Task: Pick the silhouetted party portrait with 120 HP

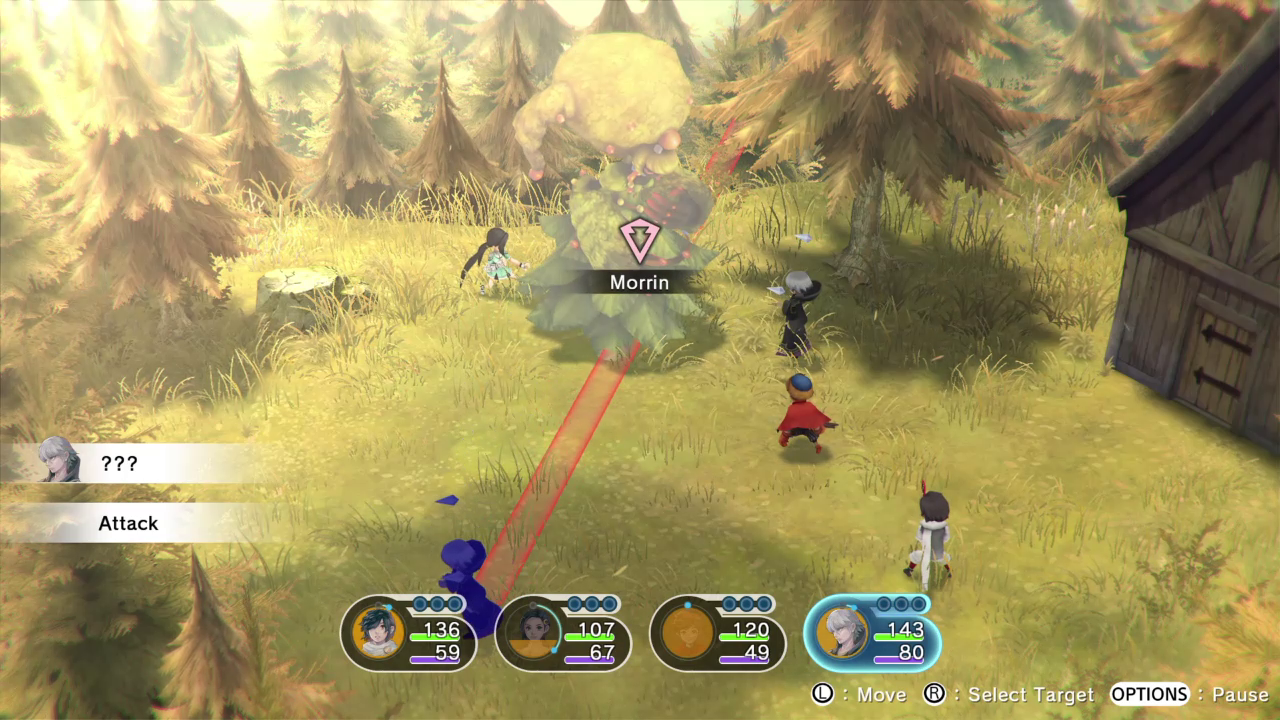Action: pyautogui.click(x=688, y=633)
